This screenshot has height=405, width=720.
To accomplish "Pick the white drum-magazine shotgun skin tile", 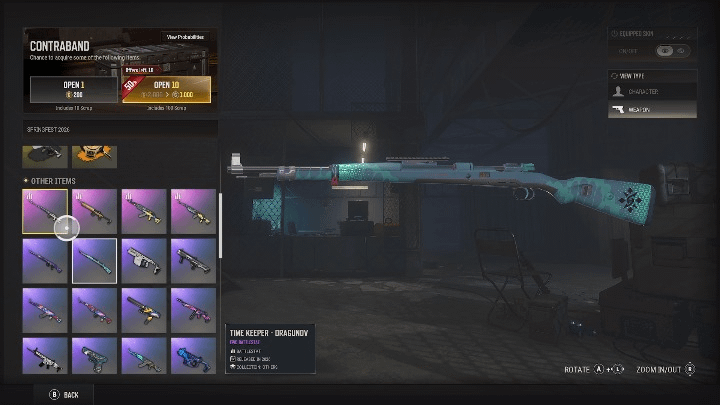I will pos(143,260).
